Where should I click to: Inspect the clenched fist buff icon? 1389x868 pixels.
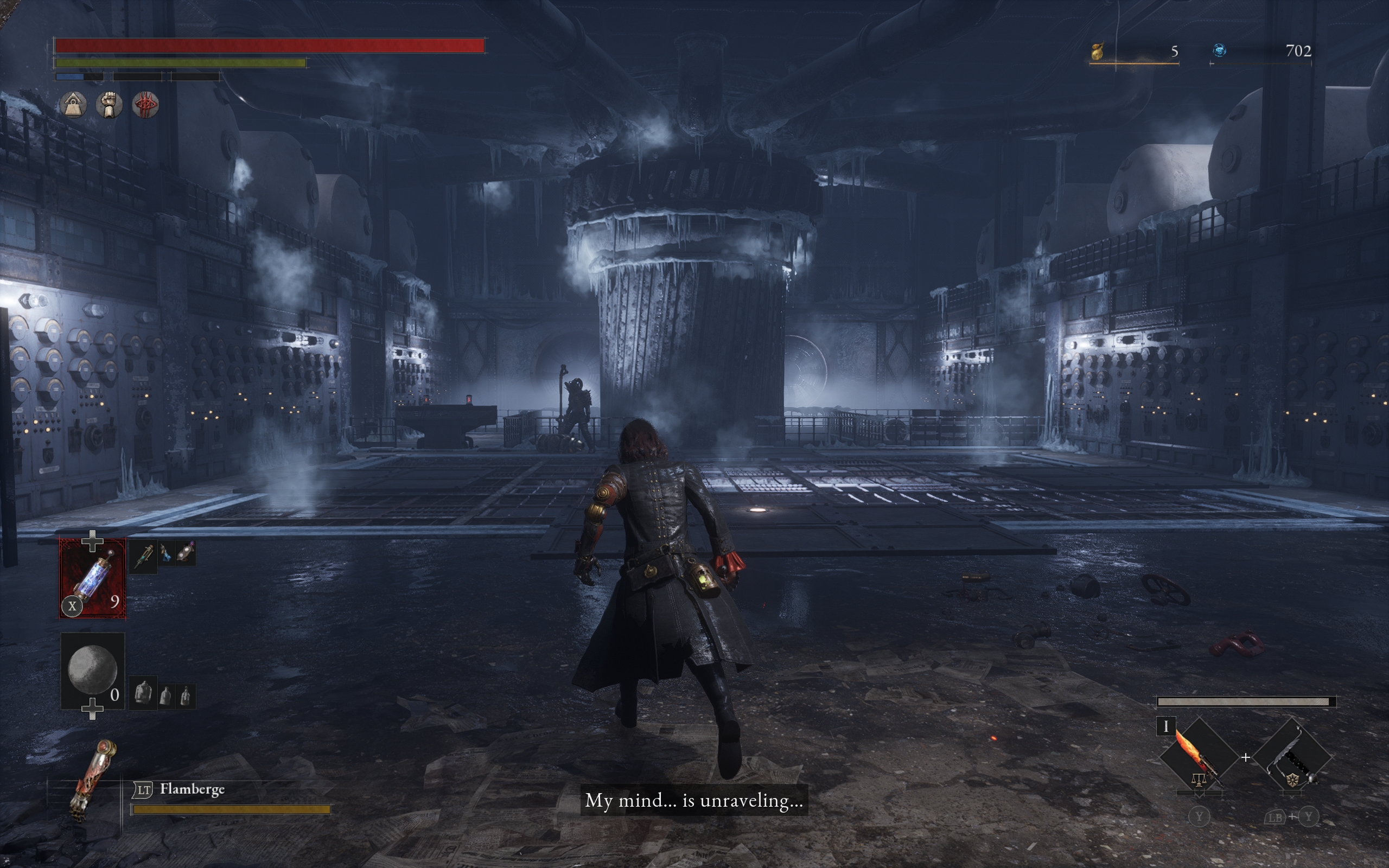tap(109, 105)
